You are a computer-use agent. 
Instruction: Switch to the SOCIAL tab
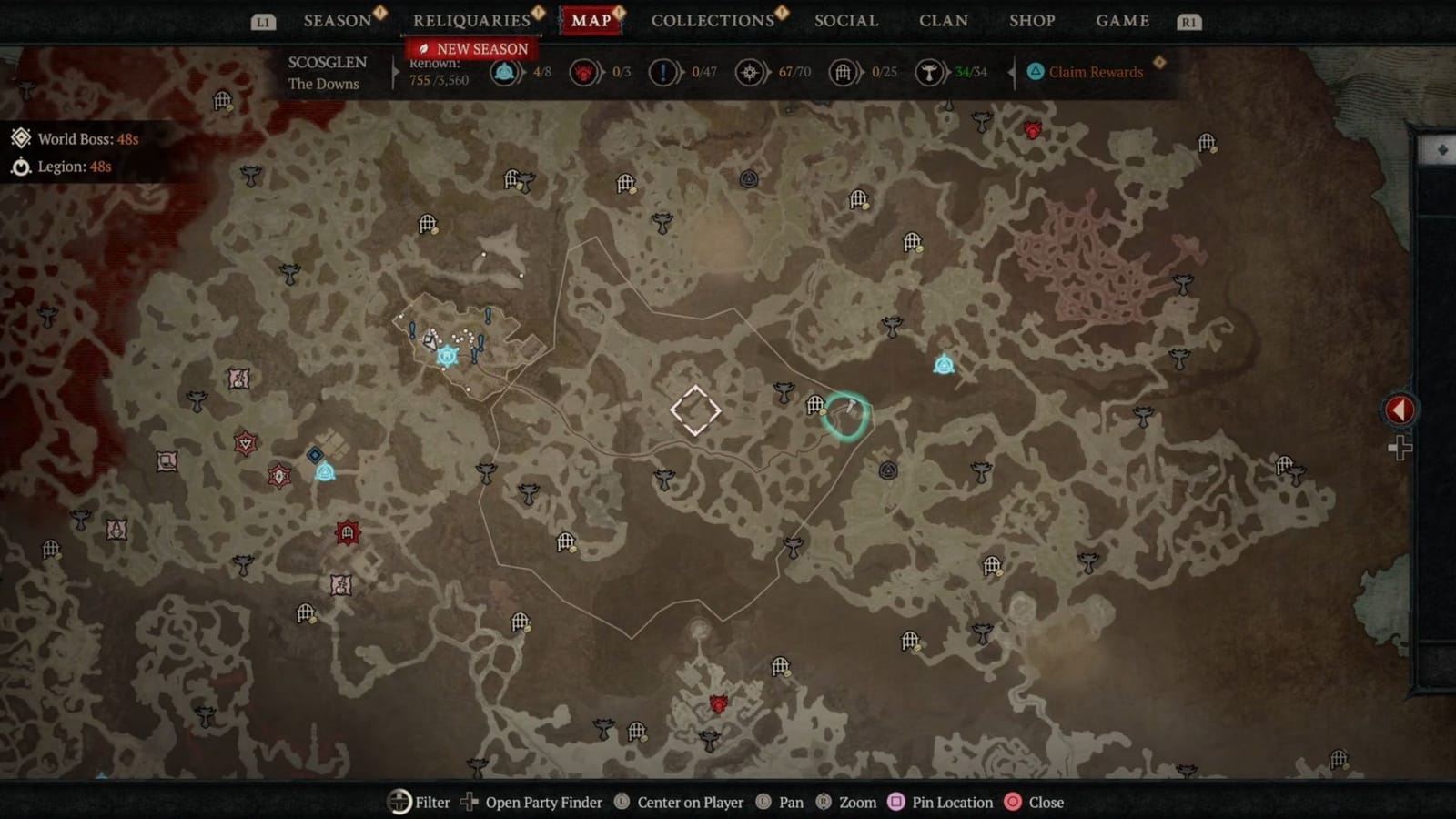845,19
